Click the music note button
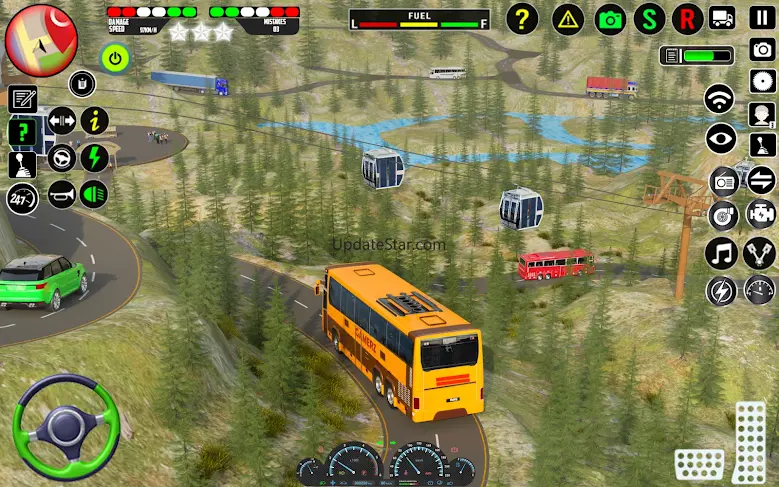The image size is (779, 487). [720, 254]
